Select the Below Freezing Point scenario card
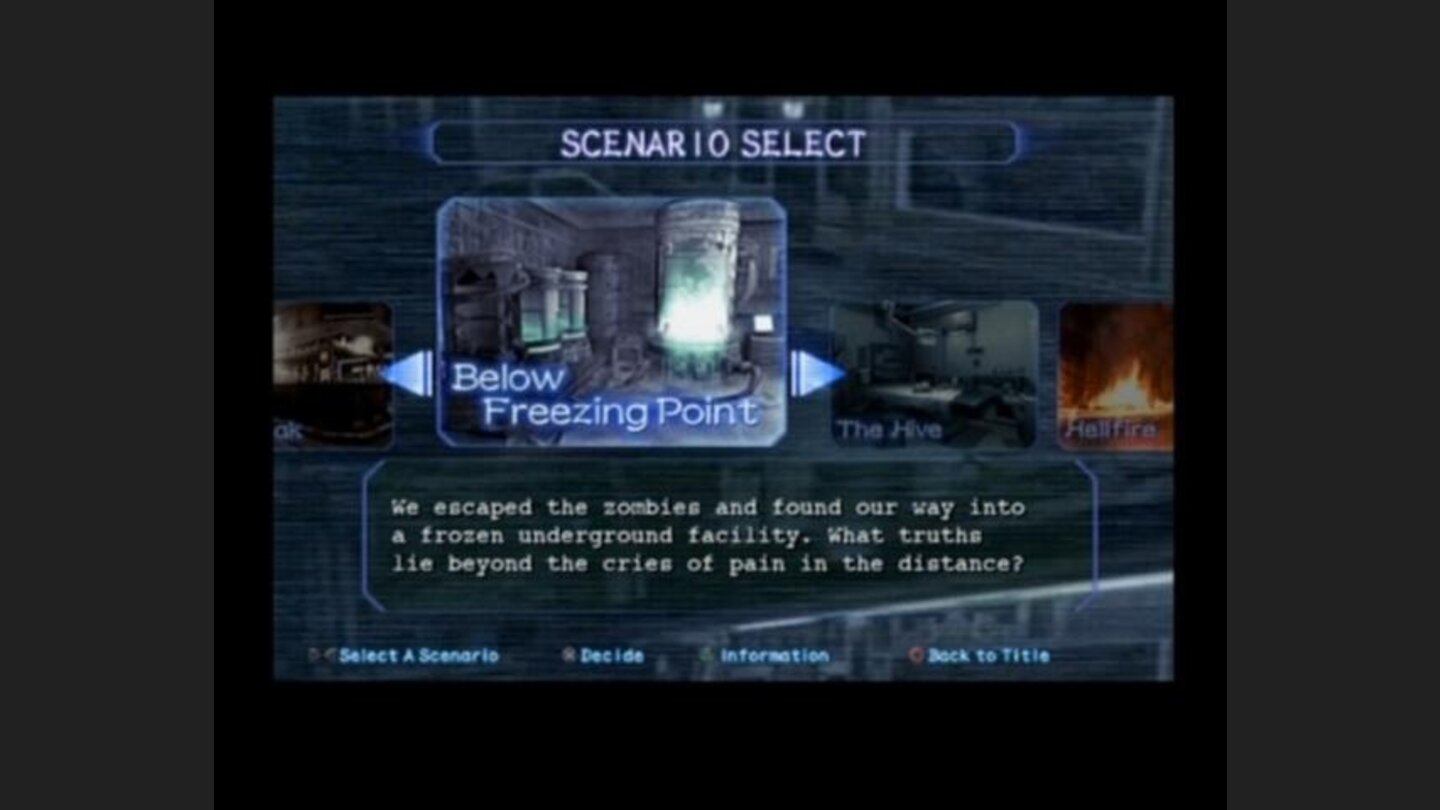The height and width of the screenshot is (810, 1440). pos(614,320)
